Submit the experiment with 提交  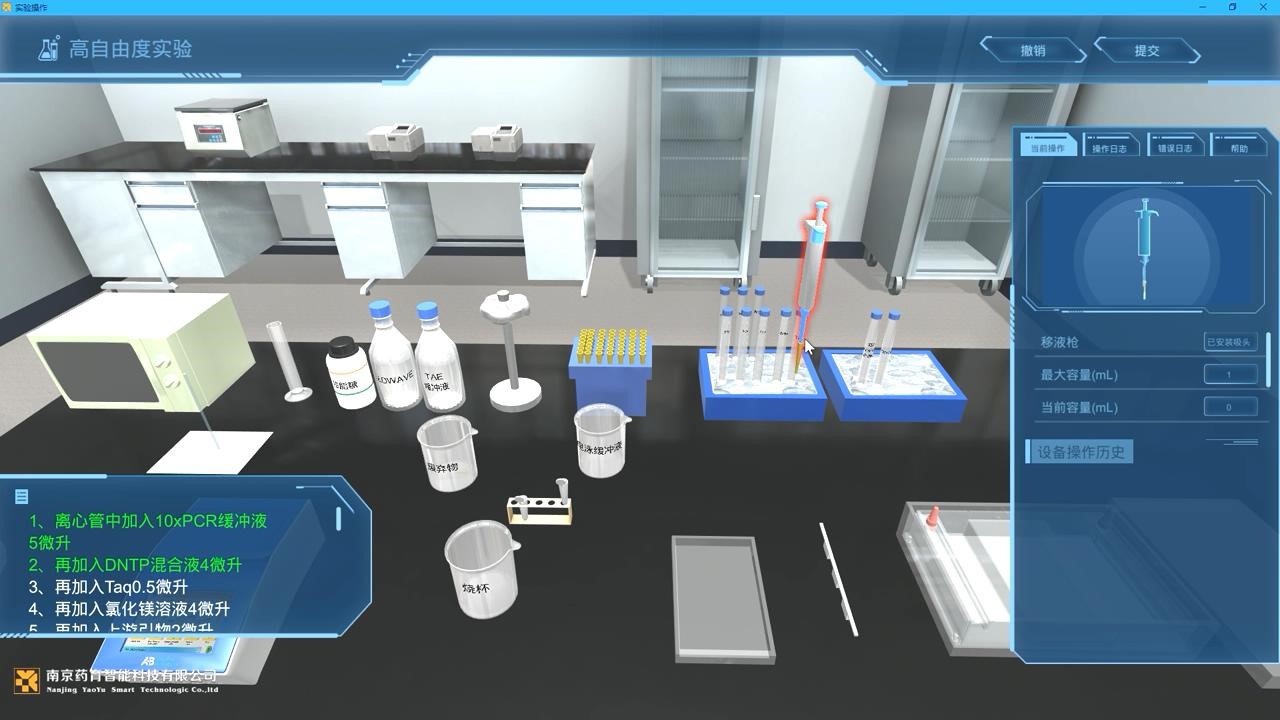[1146, 50]
